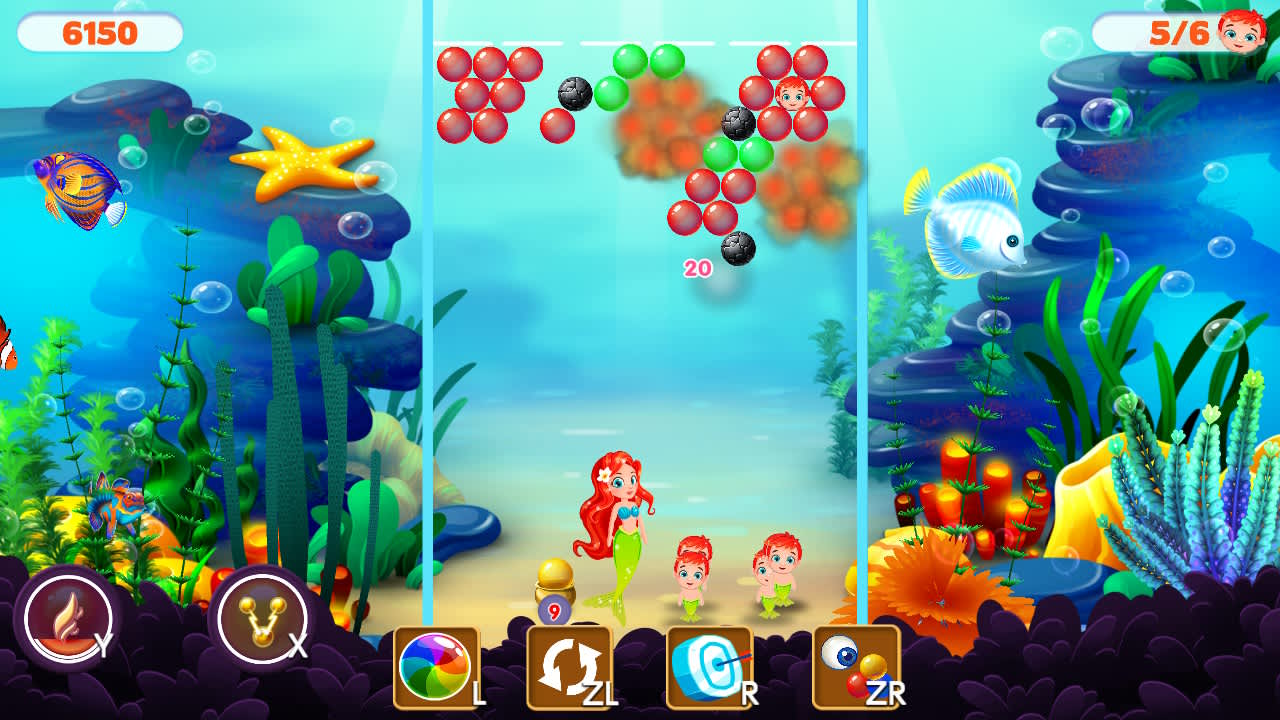Click the purple angelfish on the left
1280x720 pixels.
(75, 183)
